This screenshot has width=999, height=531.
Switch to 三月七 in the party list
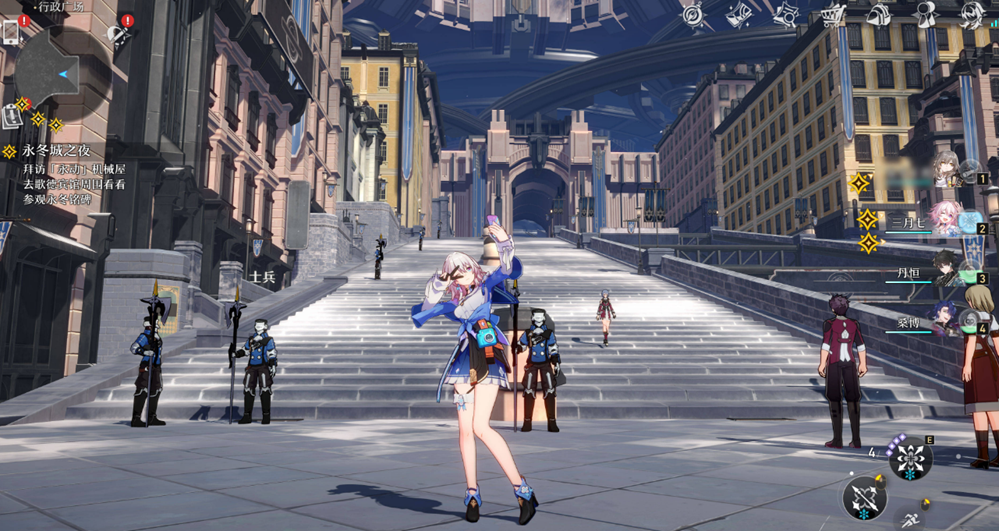pos(945,220)
